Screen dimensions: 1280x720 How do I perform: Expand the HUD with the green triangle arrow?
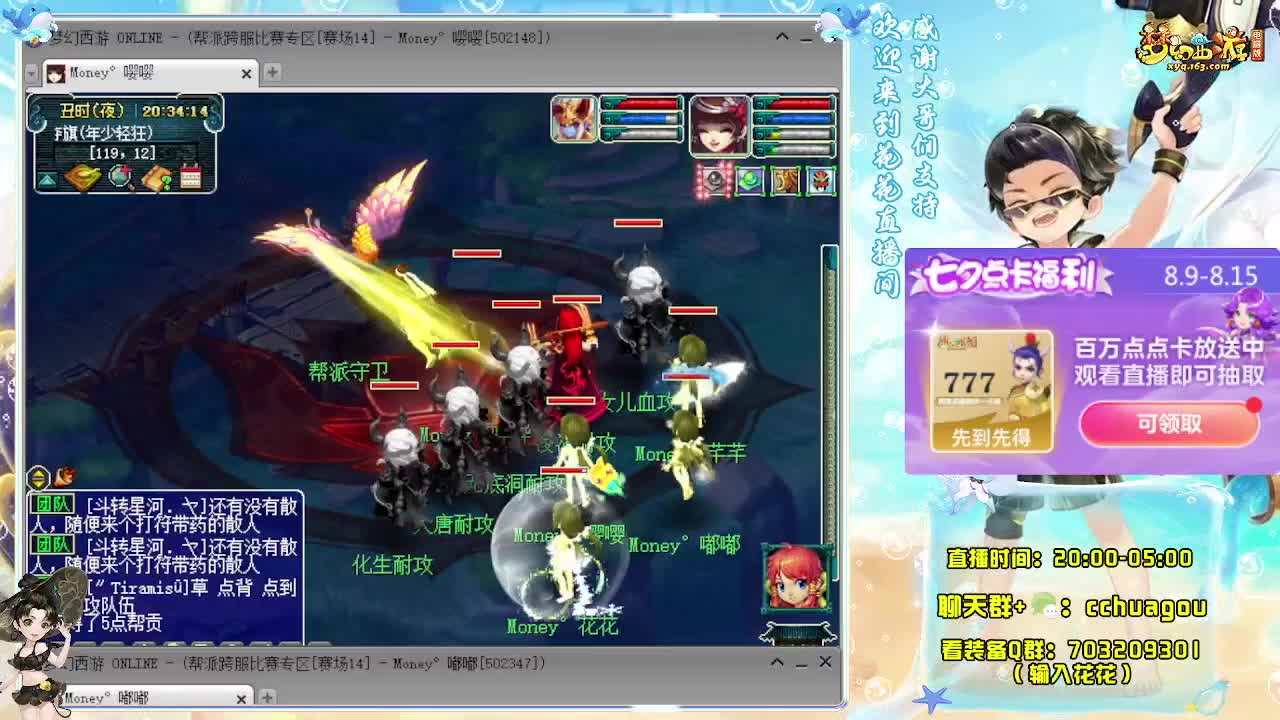coord(46,179)
